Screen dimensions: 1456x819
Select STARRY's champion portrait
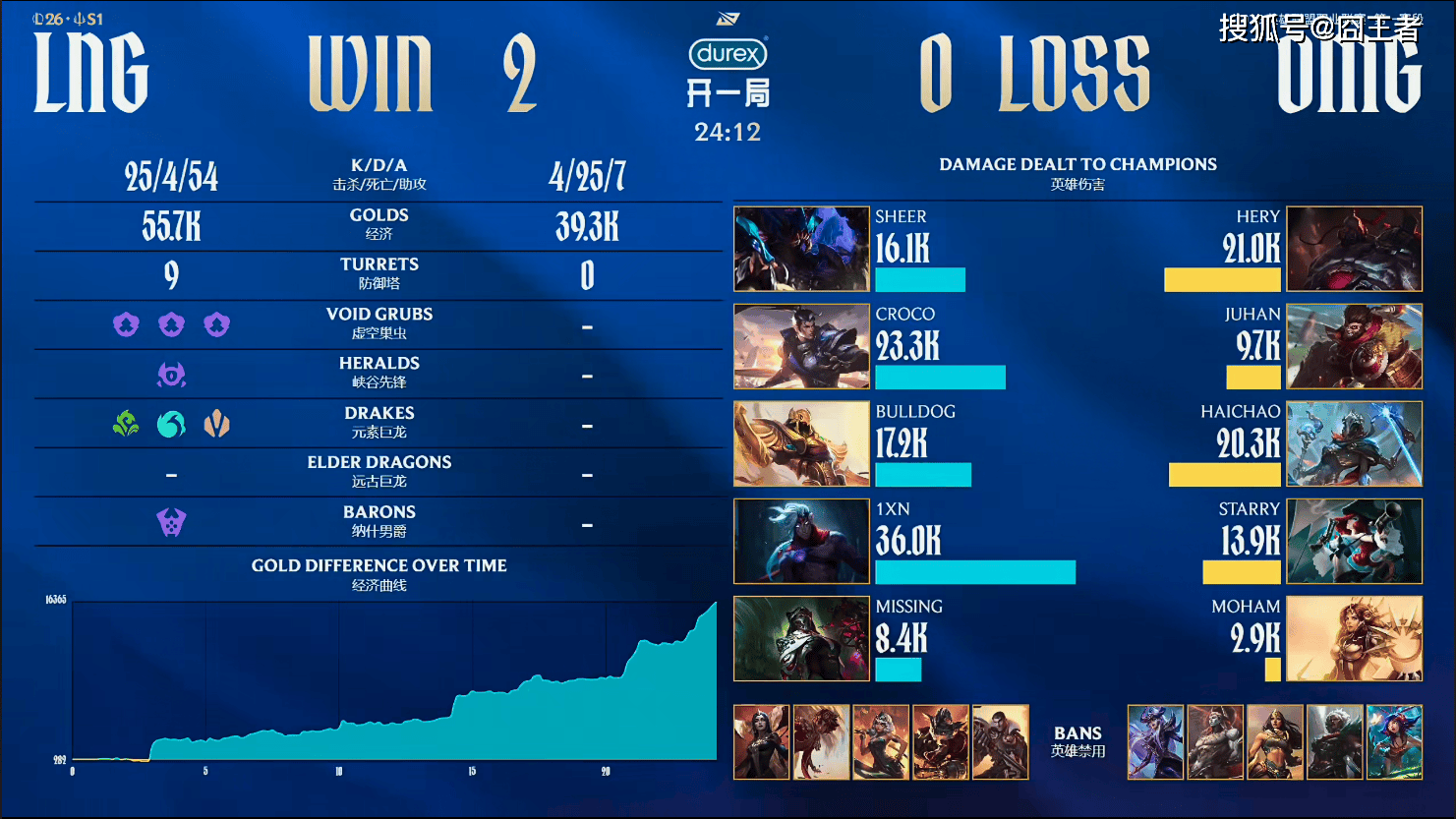pyautogui.click(x=1354, y=541)
